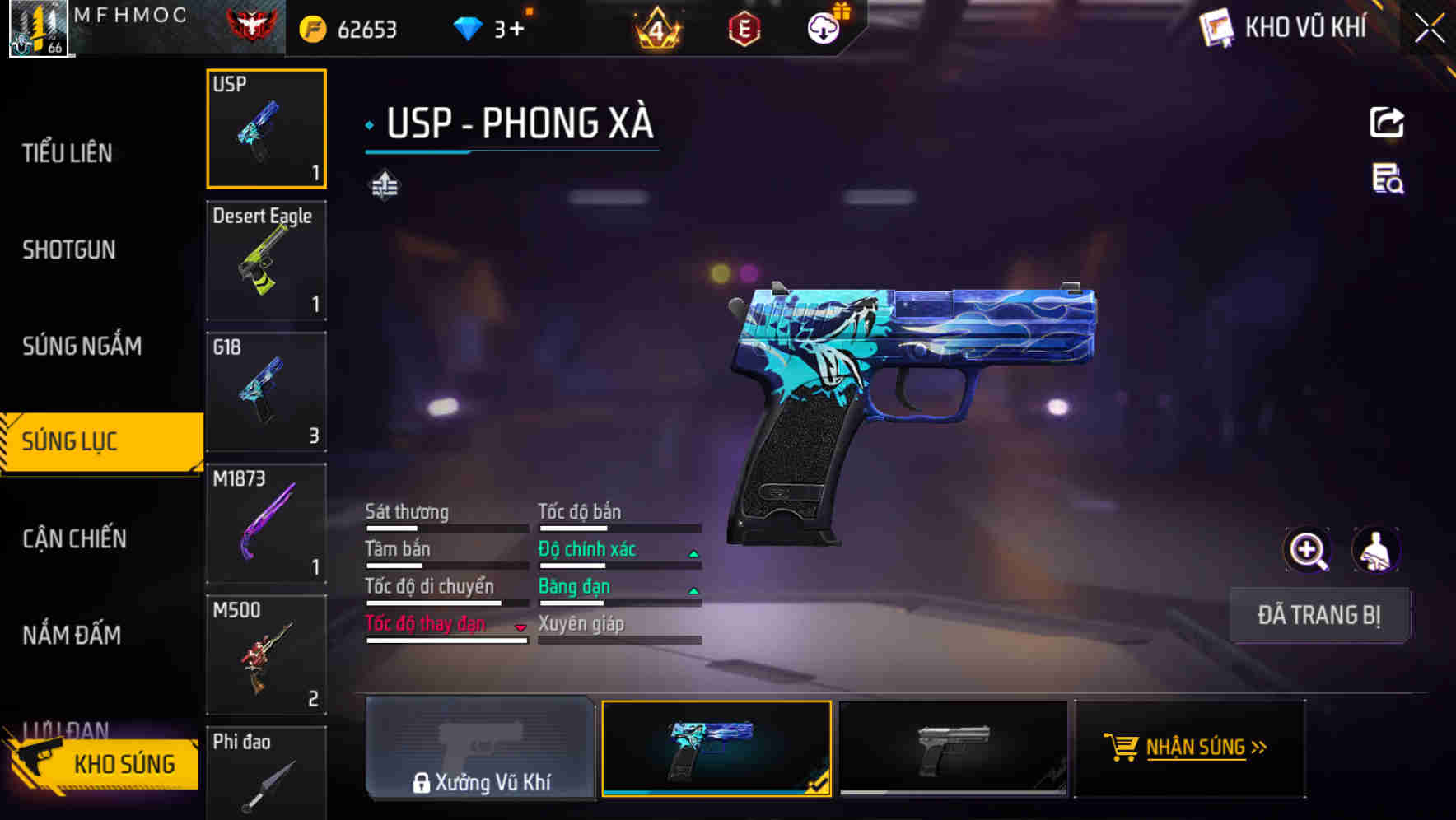Expand the Băng đạn stat arrow

point(693,590)
